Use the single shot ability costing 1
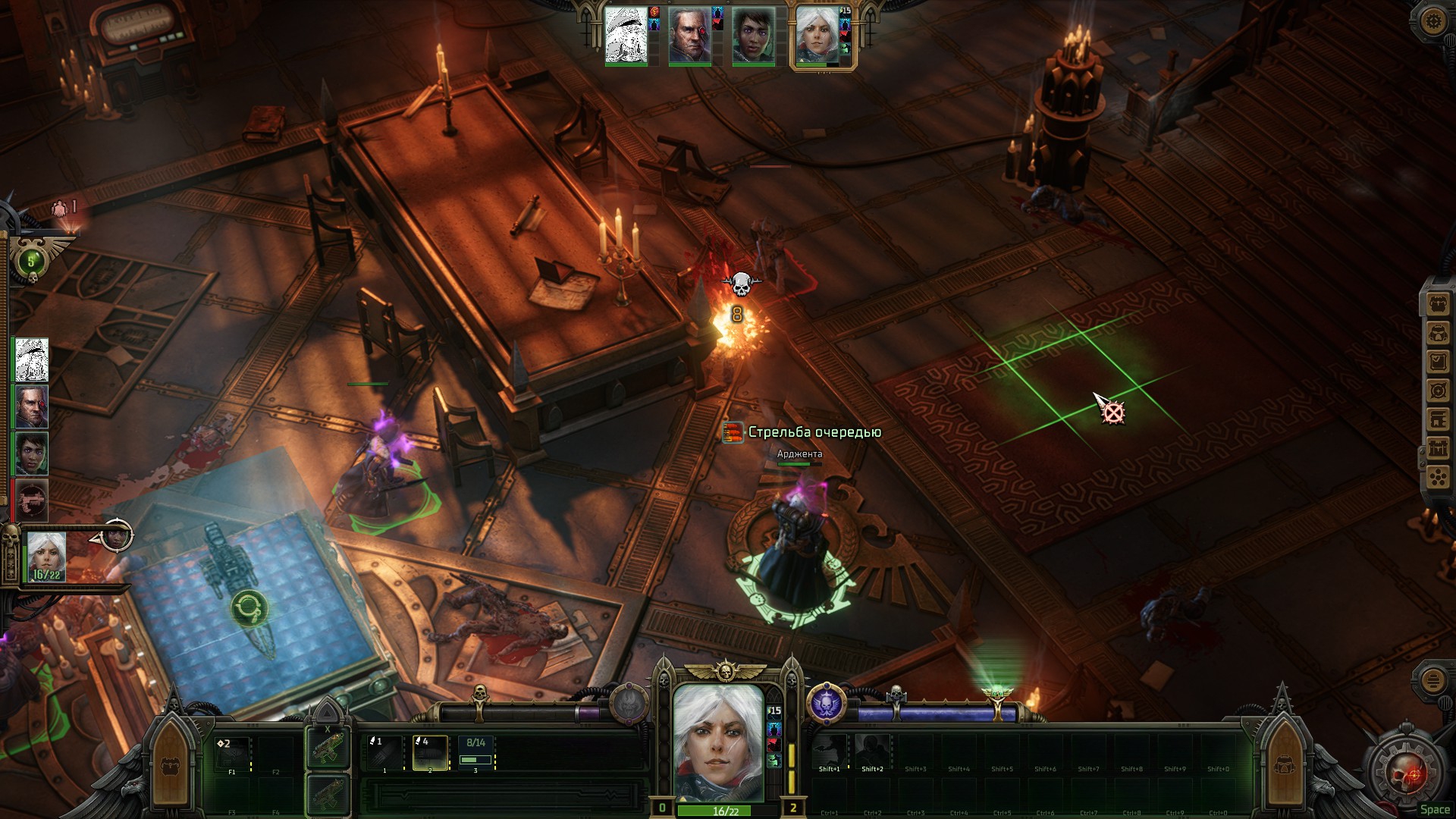This screenshot has width=1456, height=819. (x=384, y=752)
